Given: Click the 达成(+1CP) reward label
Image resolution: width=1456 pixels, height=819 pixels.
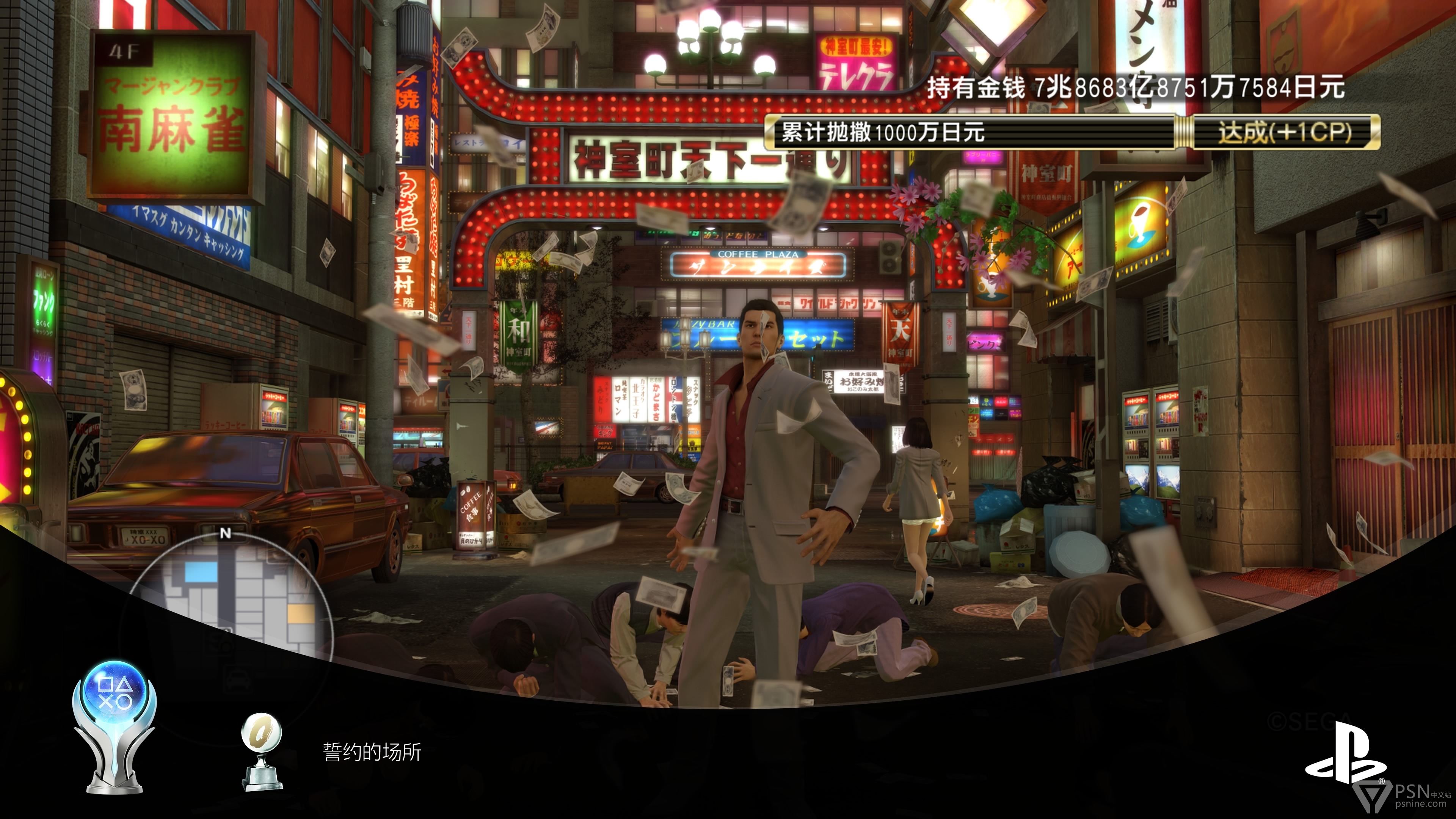Looking at the screenshot, I should (1285, 132).
